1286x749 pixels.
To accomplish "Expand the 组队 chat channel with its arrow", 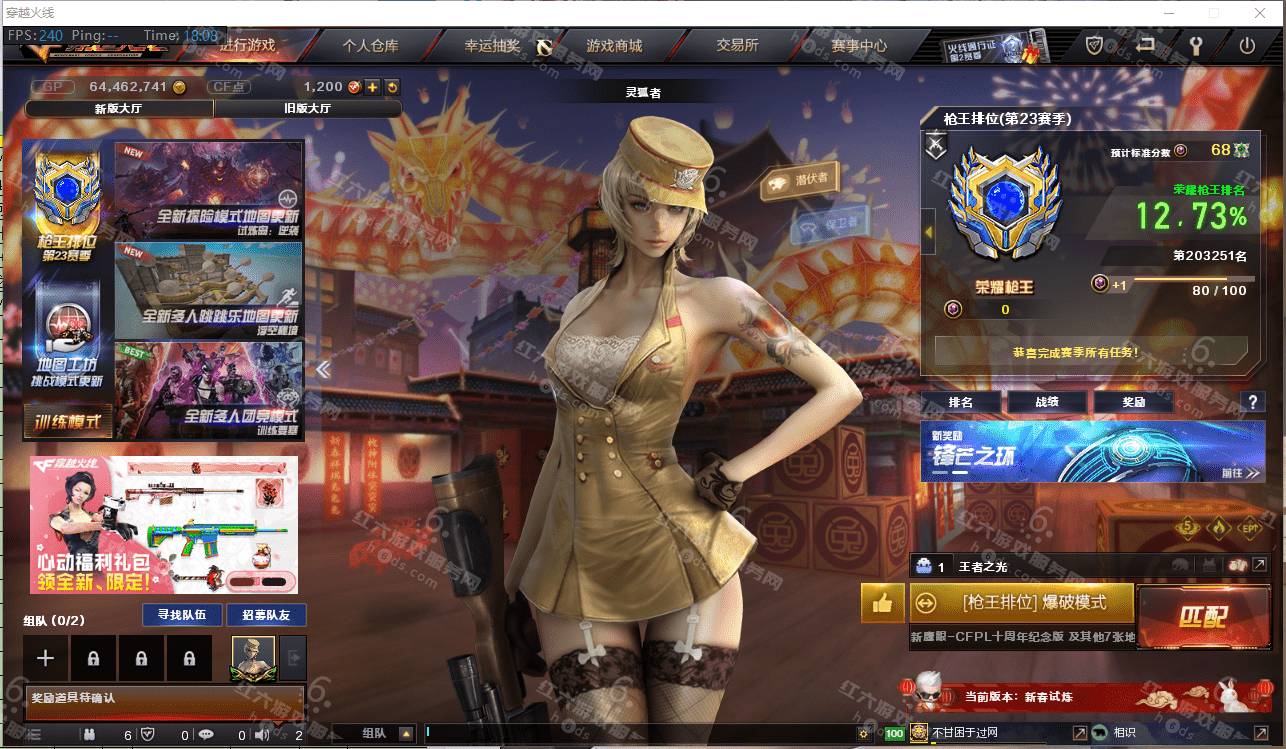I will [x=409, y=732].
